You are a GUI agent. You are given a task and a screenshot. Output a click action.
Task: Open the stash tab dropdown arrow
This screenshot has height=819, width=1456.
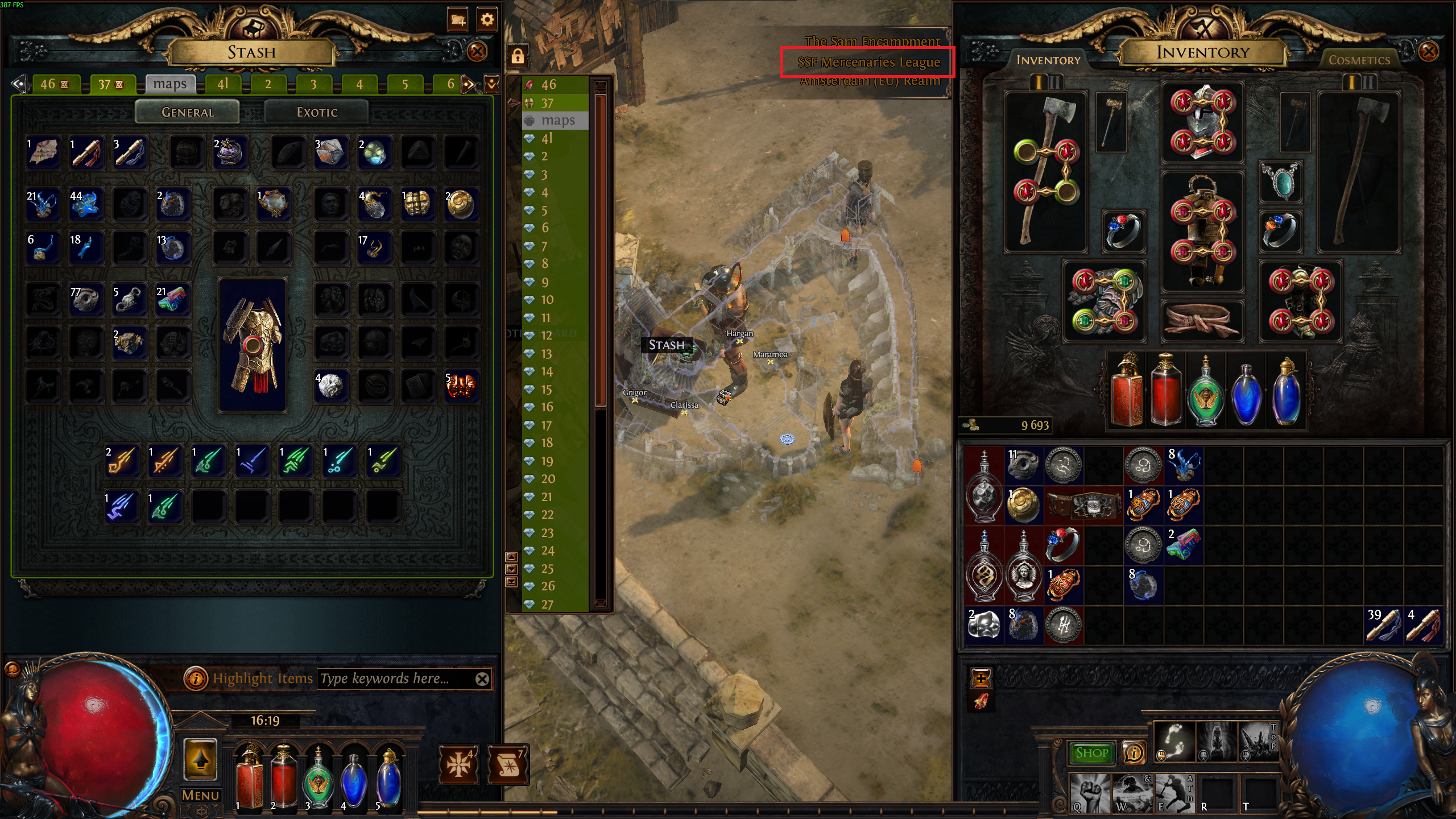click(x=492, y=84)
